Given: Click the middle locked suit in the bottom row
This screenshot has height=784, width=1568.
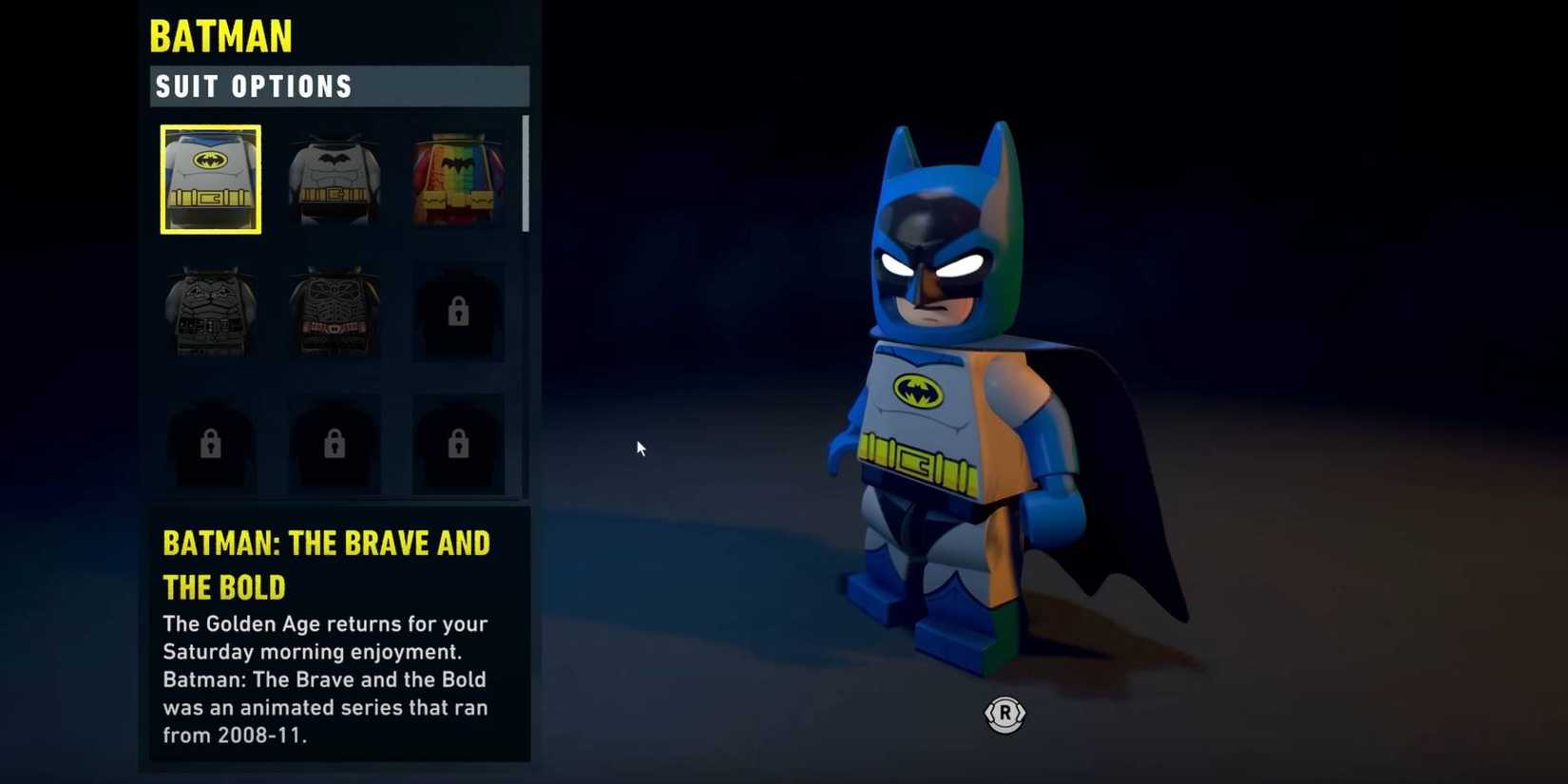Looking at the screenshot, I should click(x=334, y=442).
